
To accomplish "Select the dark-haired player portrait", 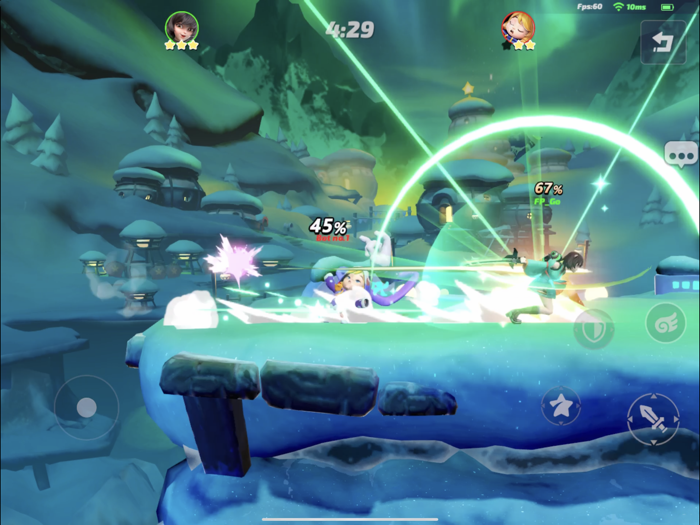I will (x=181, y=26).
